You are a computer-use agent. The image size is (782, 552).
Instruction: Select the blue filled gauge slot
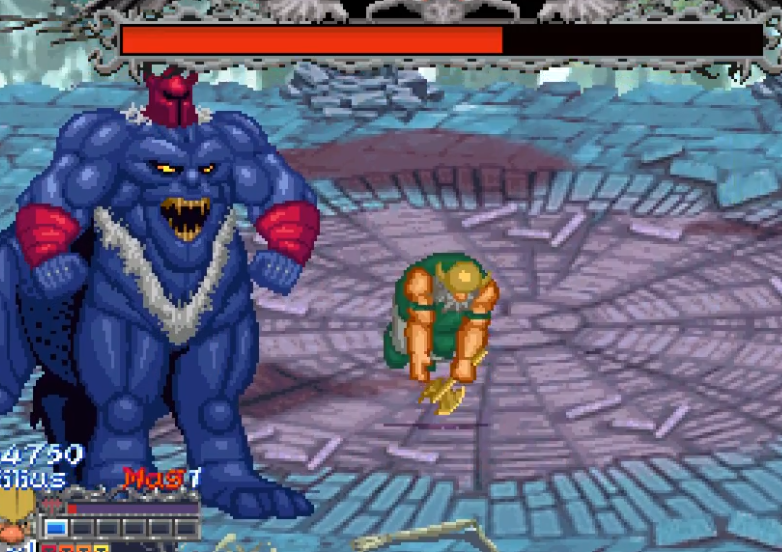[x=56, y=527]
